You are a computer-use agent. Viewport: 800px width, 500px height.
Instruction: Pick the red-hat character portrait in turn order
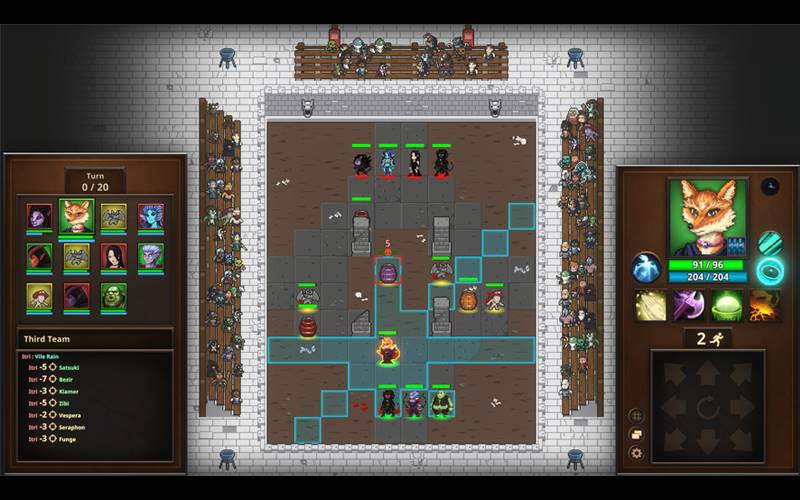tap(39, 297)
